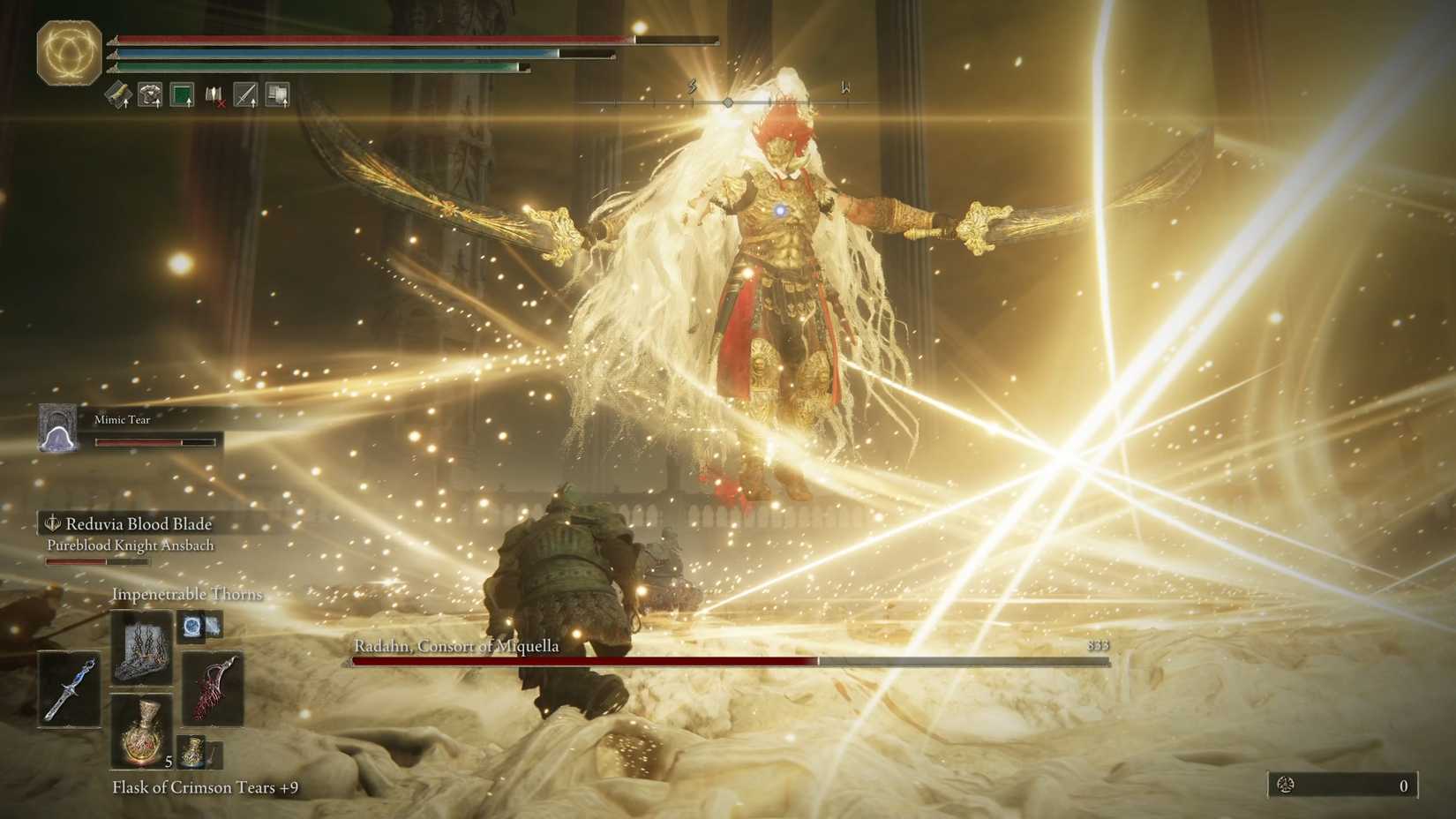Toggle the red X scroll debuff icon
The width and height of the screenshot is (1456, 819).
click(214, 95)
